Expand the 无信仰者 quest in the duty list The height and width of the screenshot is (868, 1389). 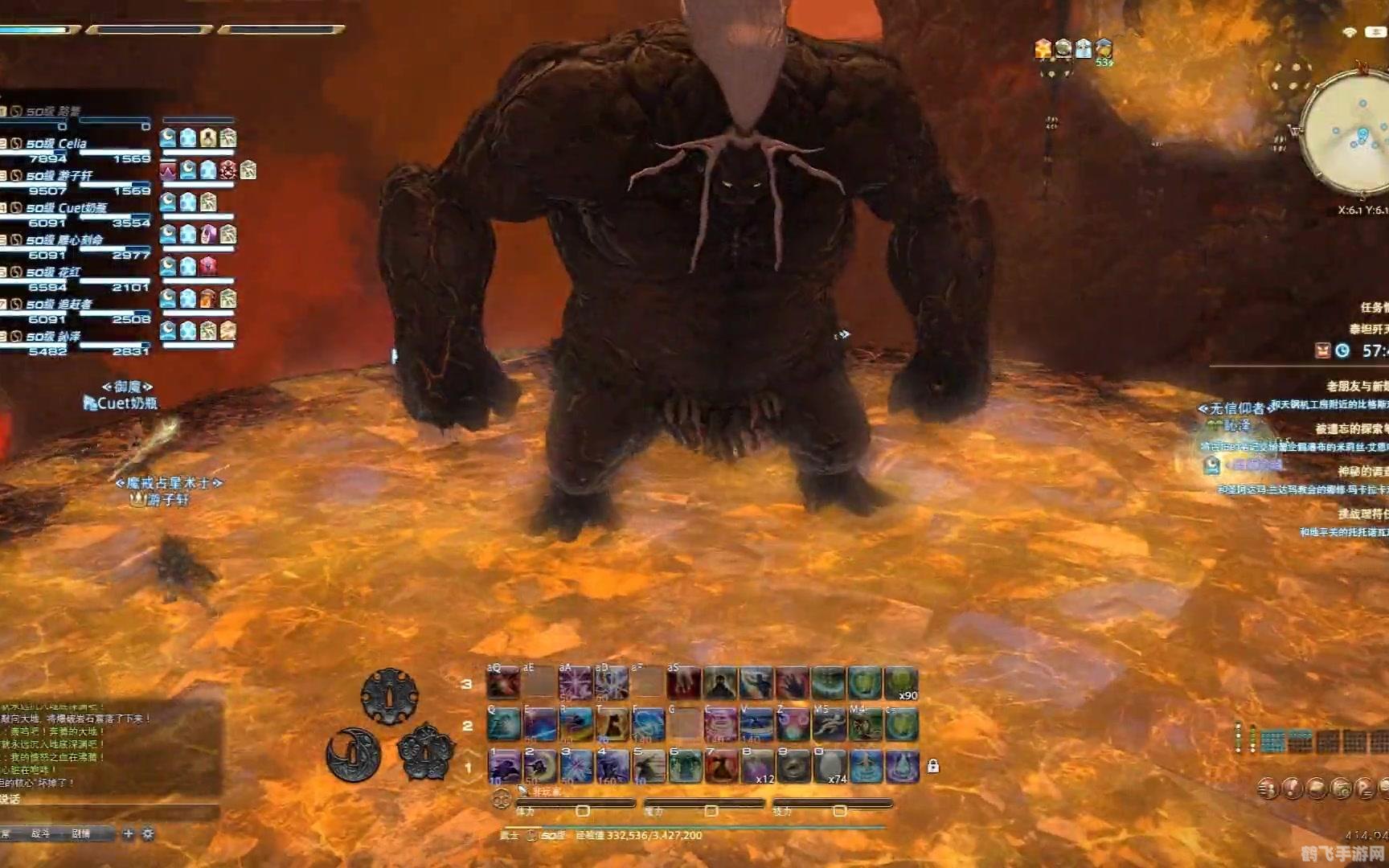(1237, 407)
